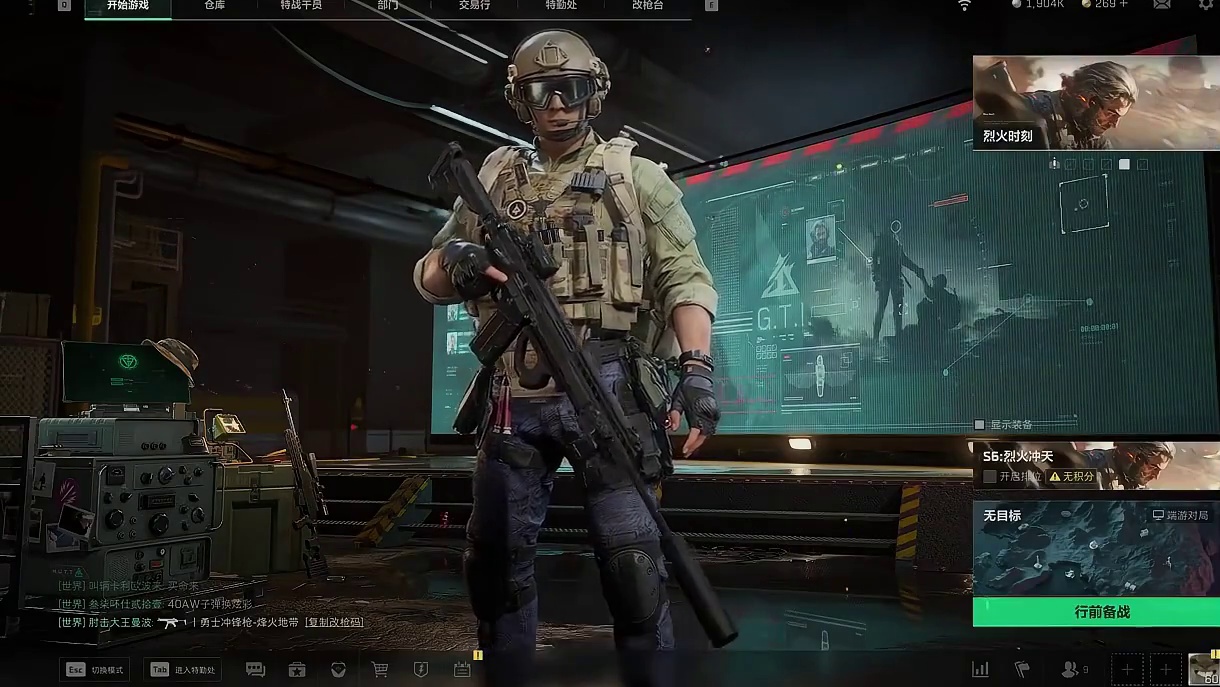Viewport: 1220px width, 687px height.
Task: Select the 开始游戏 start game tab
Action: coord(128,6)
